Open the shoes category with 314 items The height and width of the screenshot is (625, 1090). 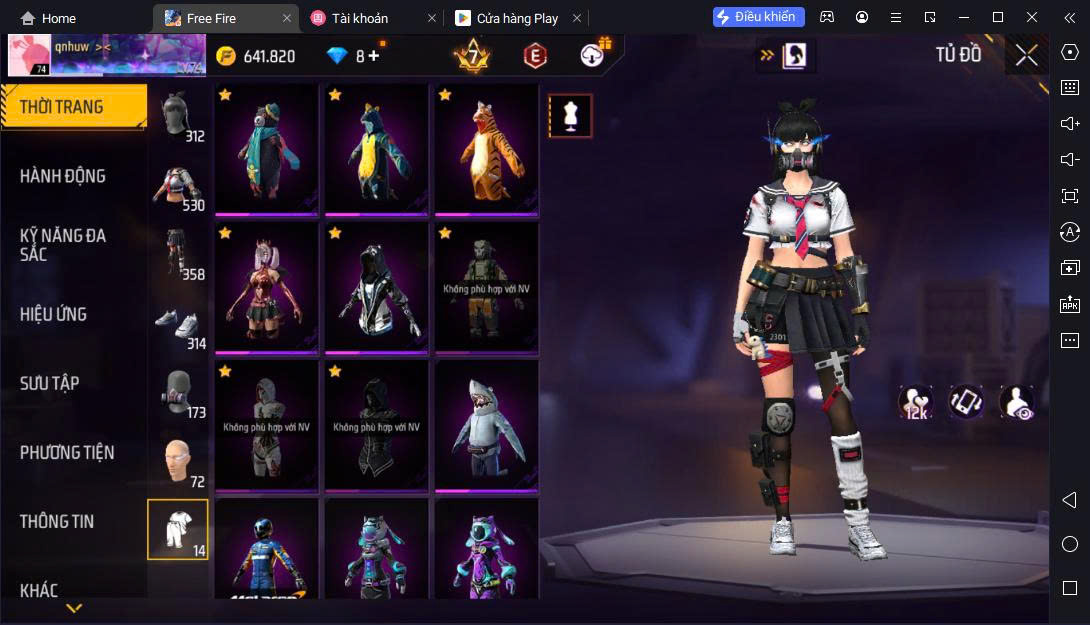[x=178, y=326]
